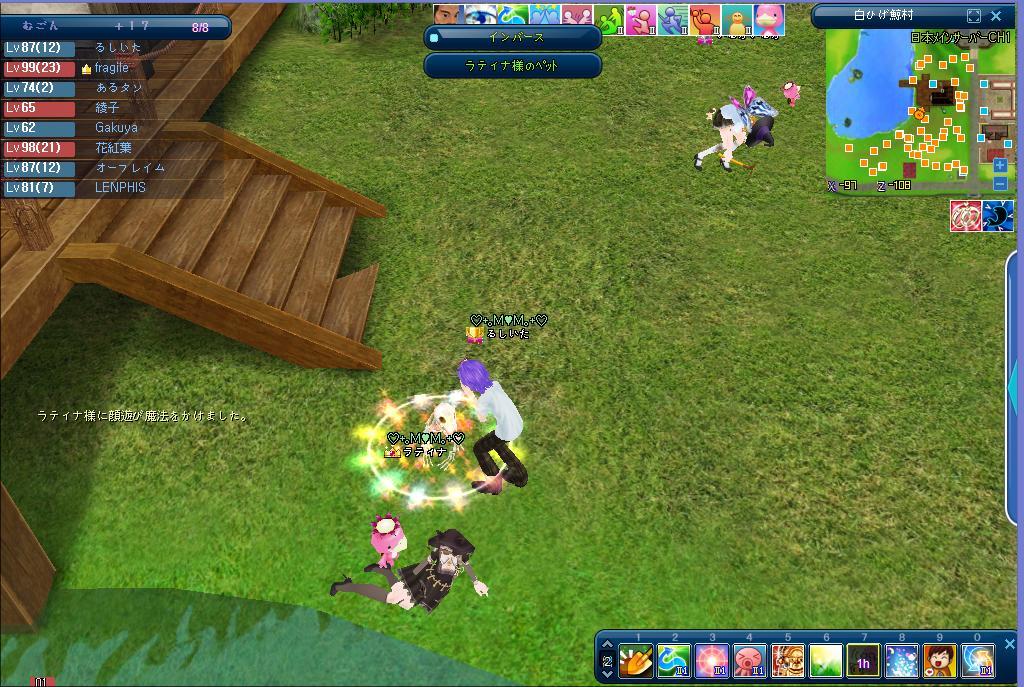Click the red swirl icon below minimap
Viewport: 1024px width, 687px height.
pyautogui.click(x=965, y=215)
